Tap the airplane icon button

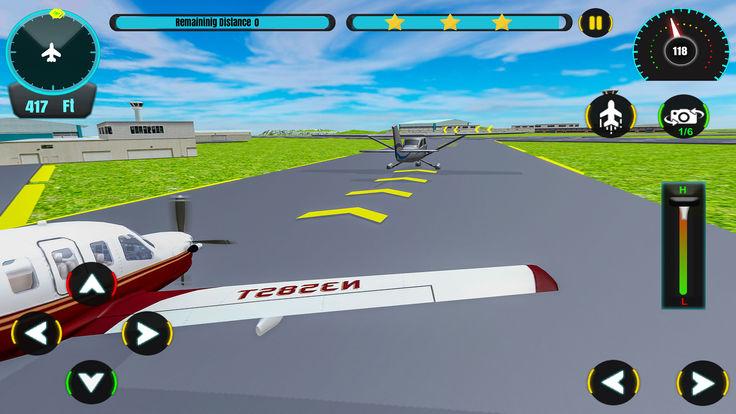[610, 117]
